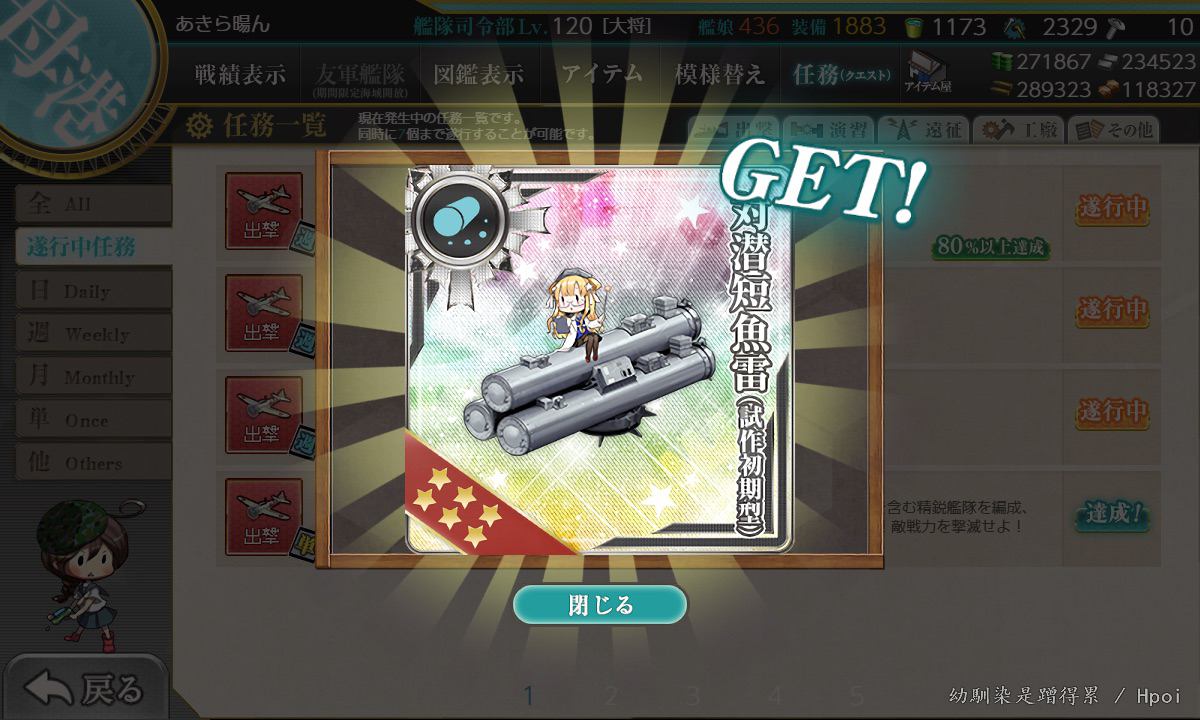Open 戦績表示 in the top menu
Image resolution: width=1200 pixels, height=720 pixels.
(240, 74)
